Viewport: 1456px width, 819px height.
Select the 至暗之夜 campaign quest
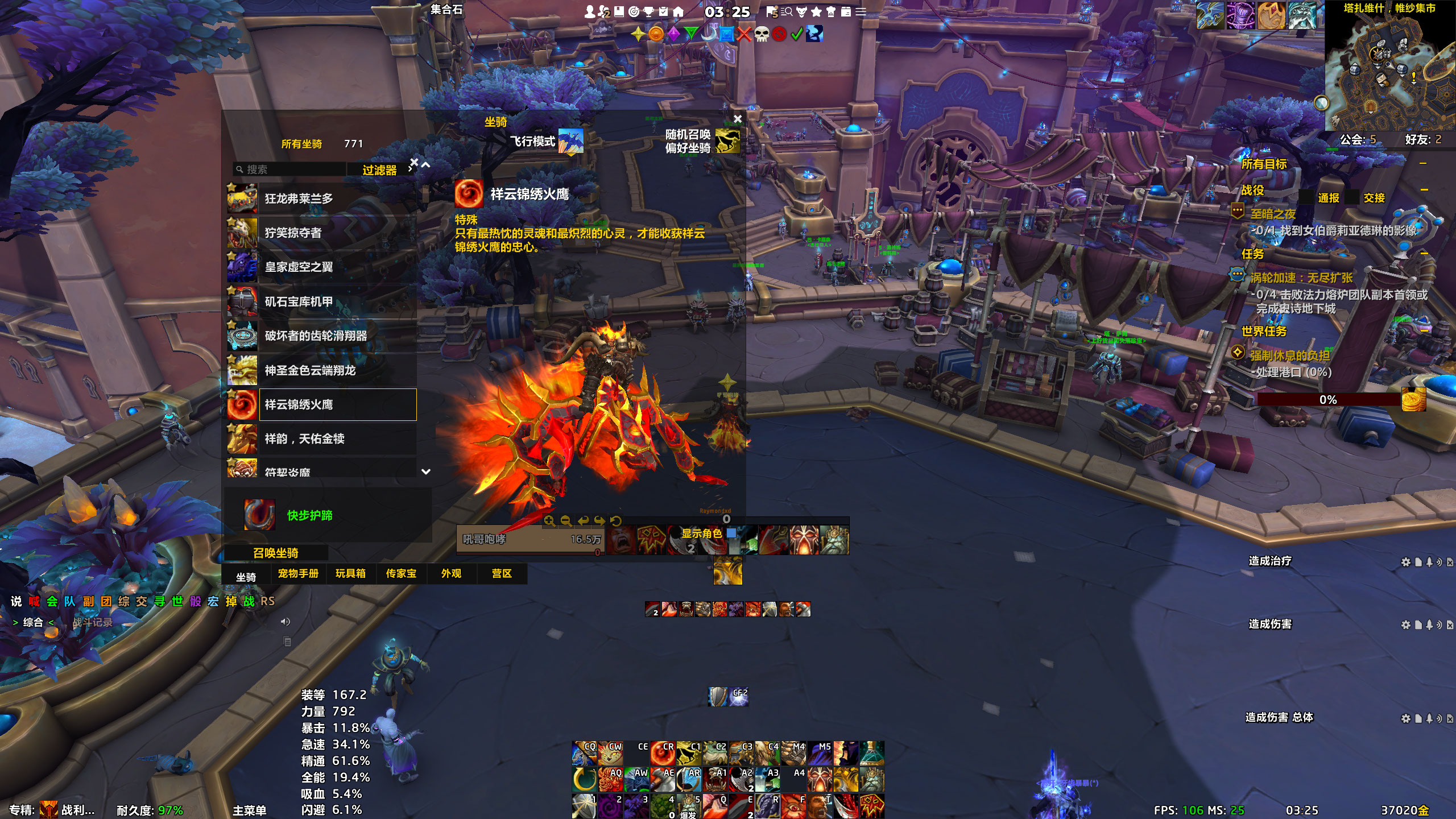[x=1273, y=214]
